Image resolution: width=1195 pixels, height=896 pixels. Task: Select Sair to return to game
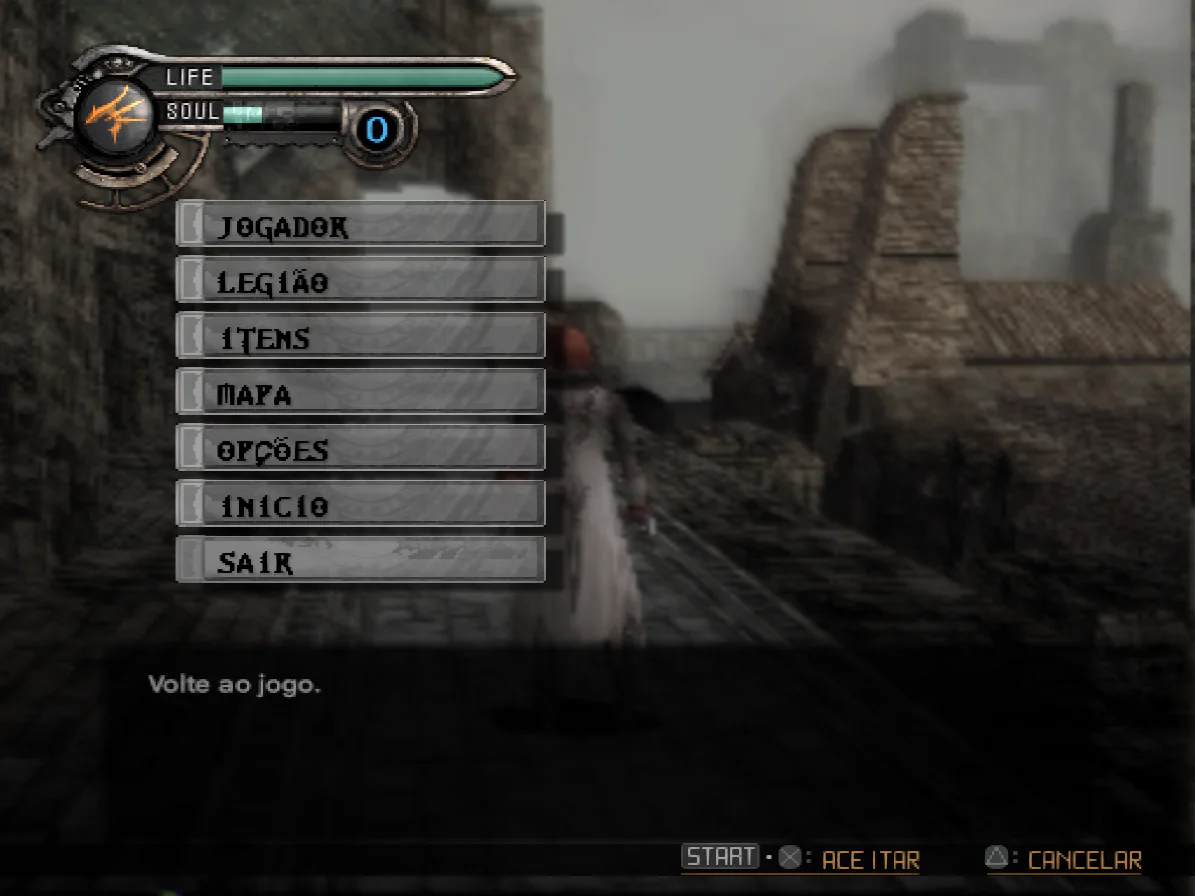[360, 561]
